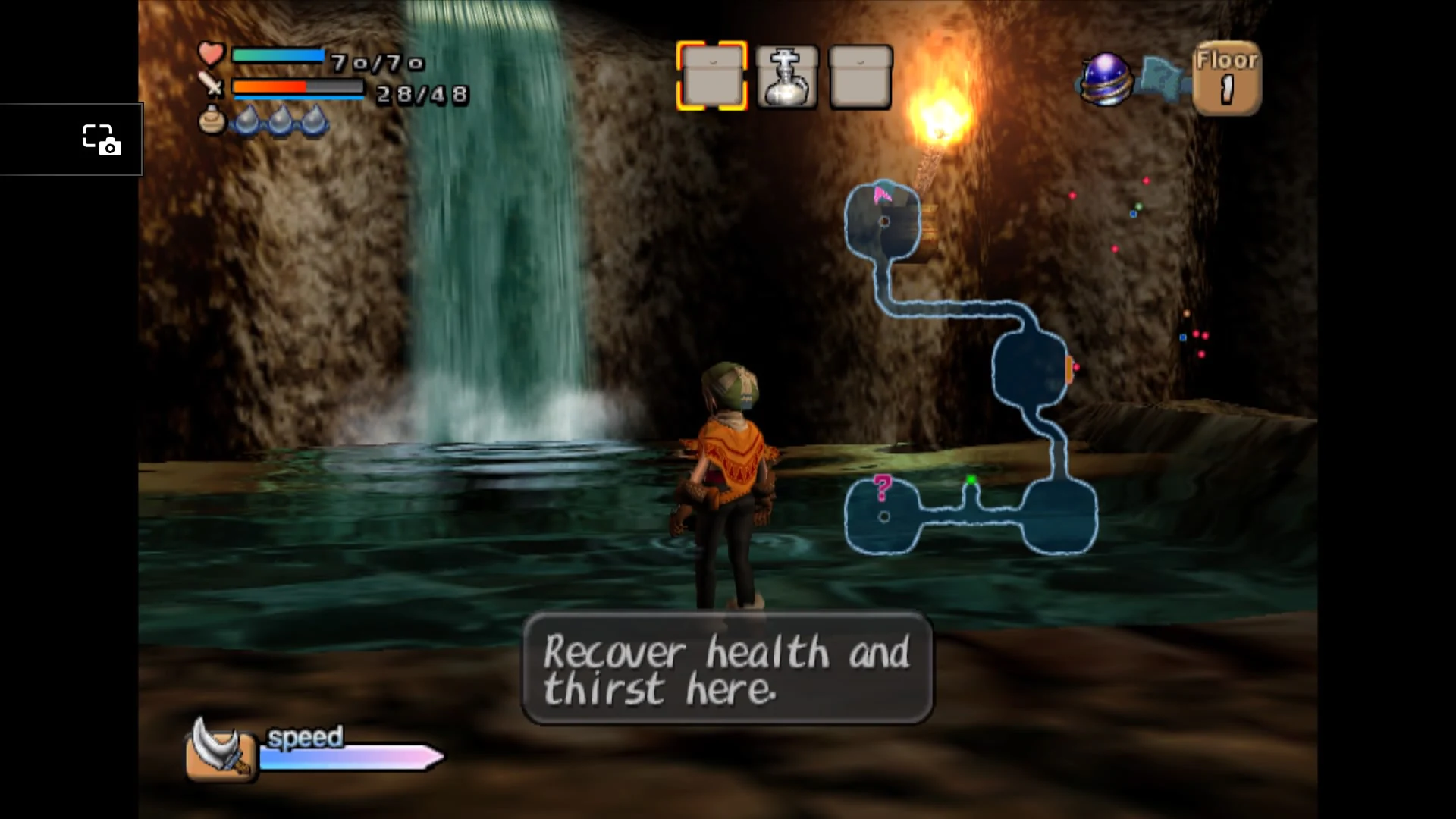Select the heart health icon

tap(210, 55)
